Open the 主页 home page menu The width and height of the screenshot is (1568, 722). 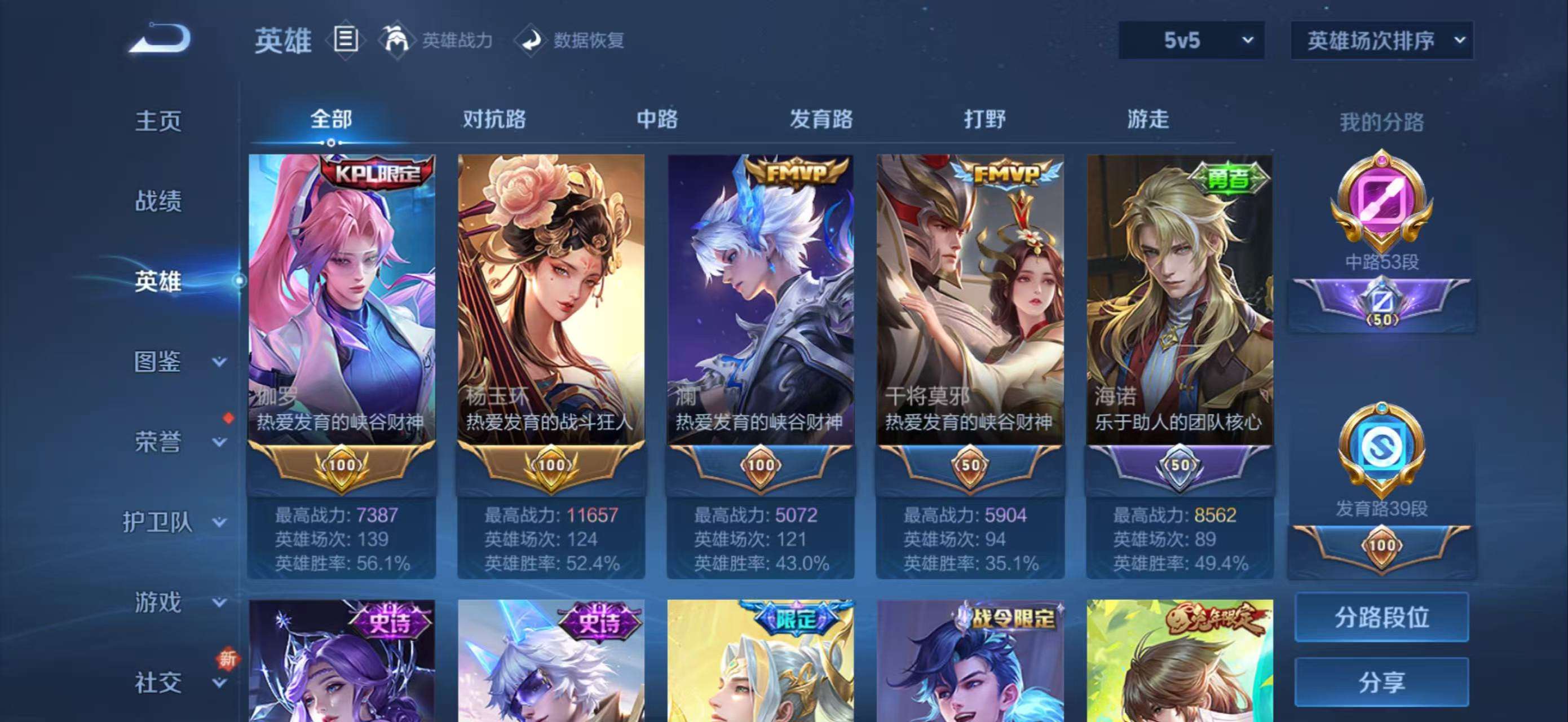158,121
